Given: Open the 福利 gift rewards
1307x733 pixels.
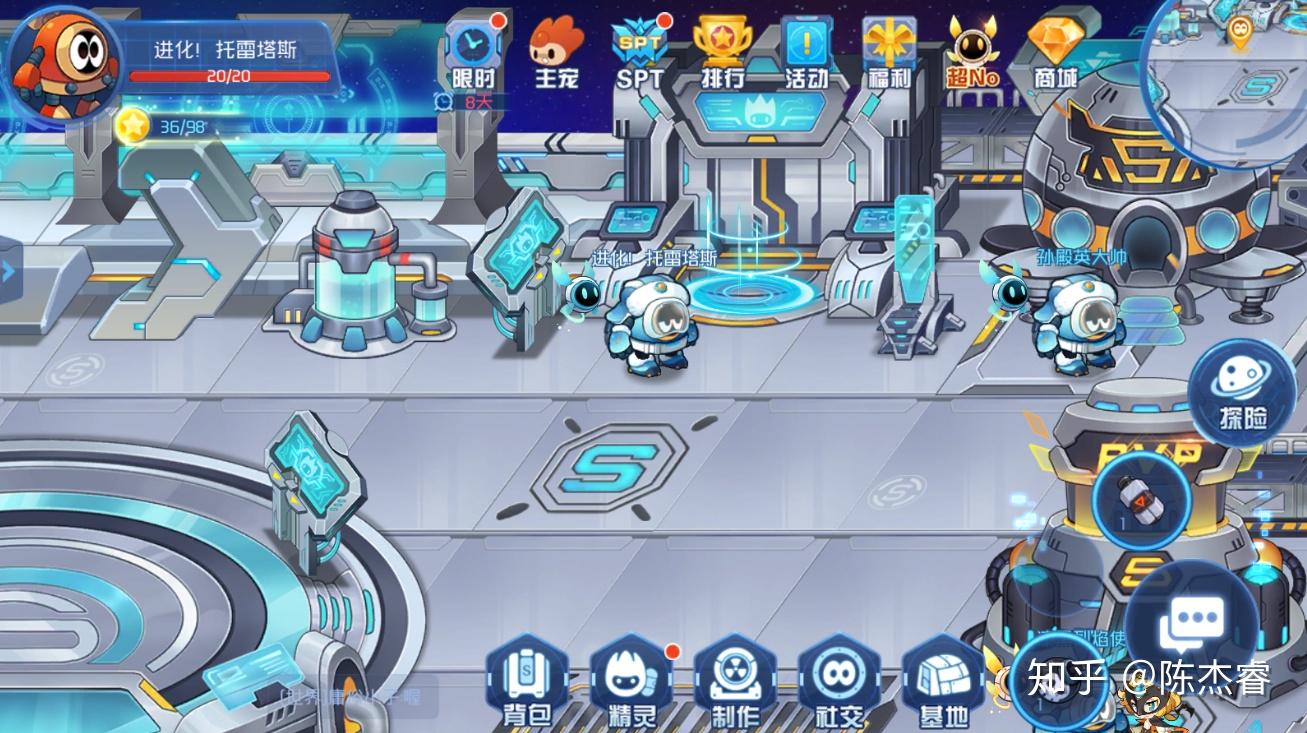Looking at the screenshot, I should pyautogui.click(x=890, y=53).
